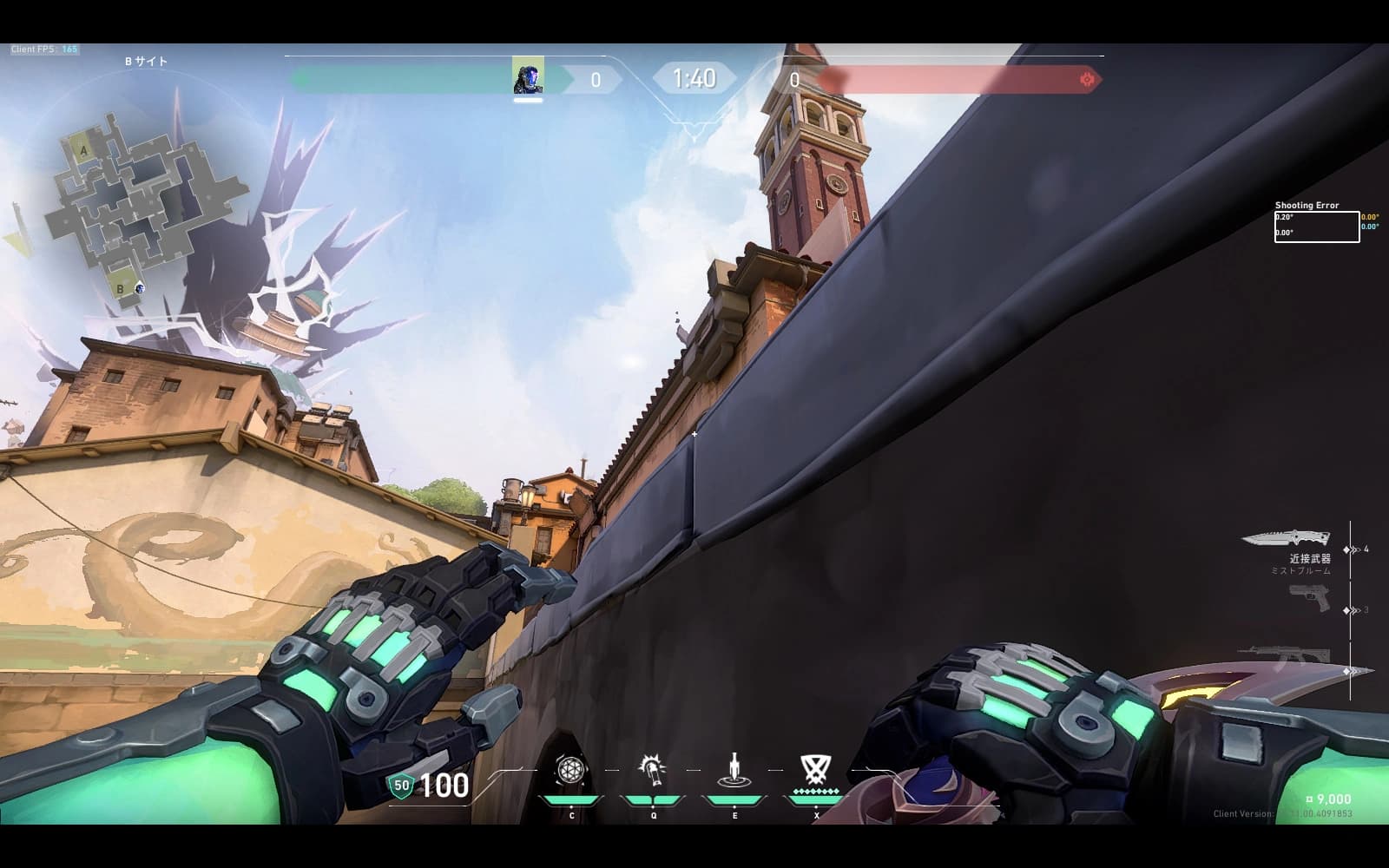Equip the melee knife weapon slot

pyautogui.click(x=1286, y=539)
